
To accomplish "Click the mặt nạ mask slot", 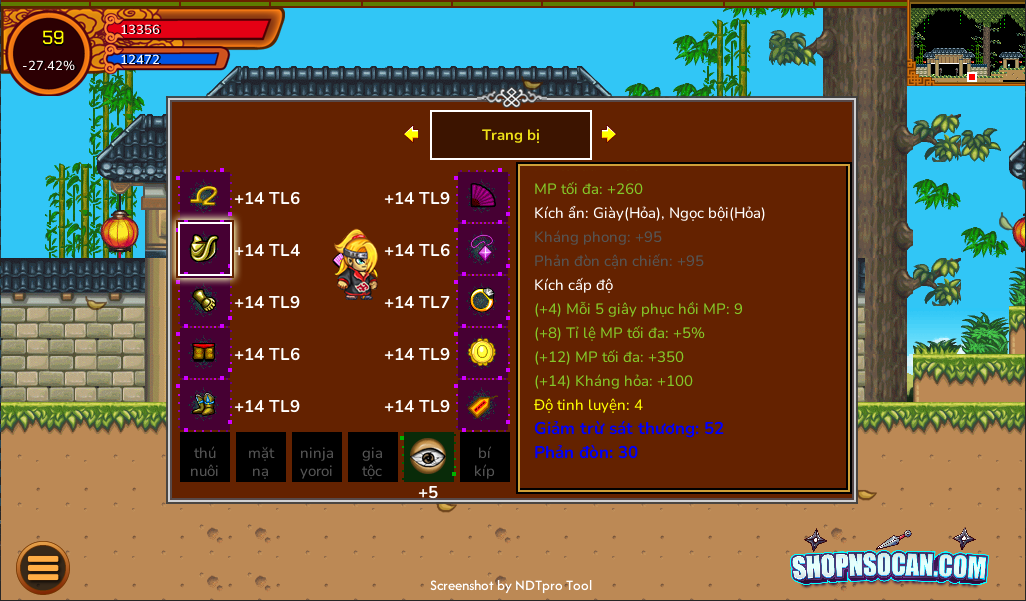I will pyautogui.click(x=261, y=457).
